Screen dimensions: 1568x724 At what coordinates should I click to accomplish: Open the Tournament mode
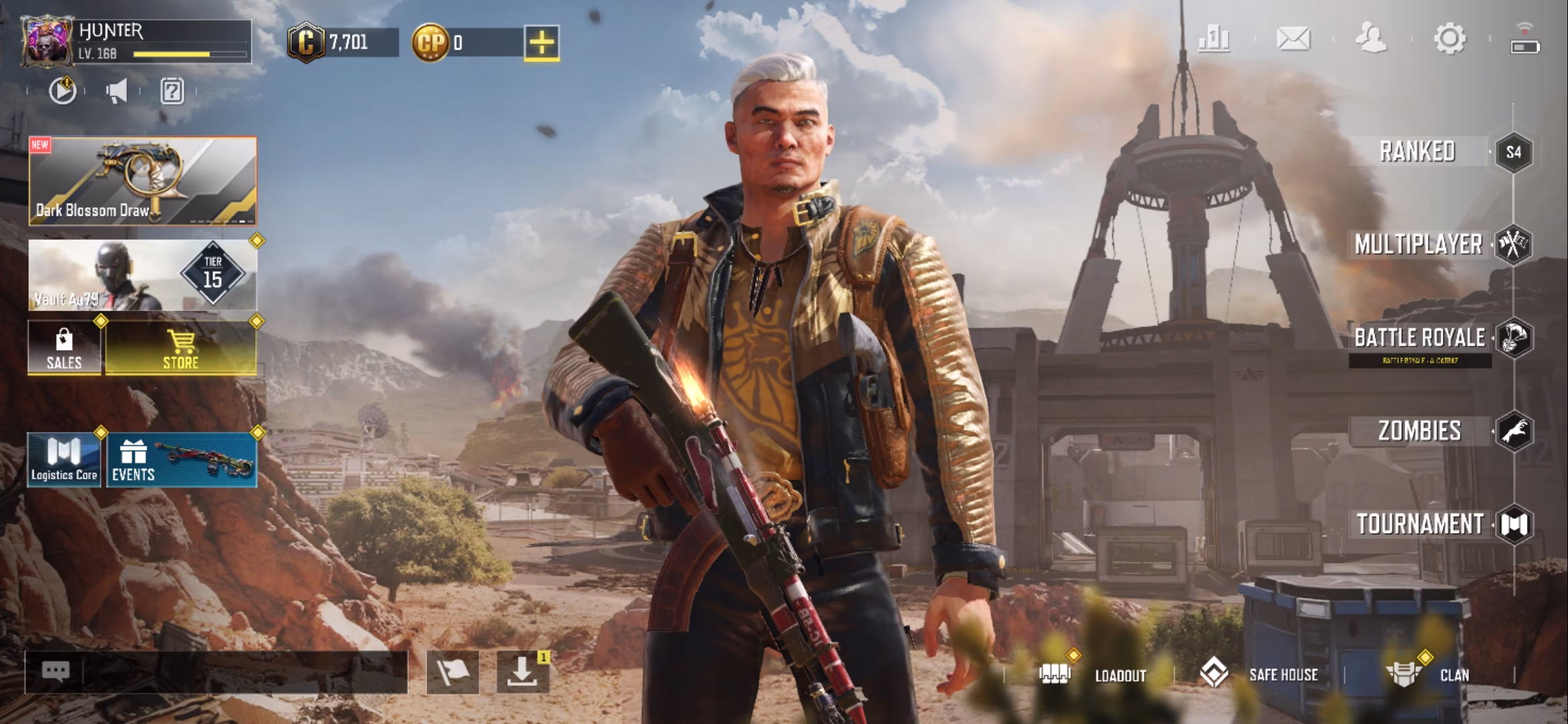tap(1421, 524)
